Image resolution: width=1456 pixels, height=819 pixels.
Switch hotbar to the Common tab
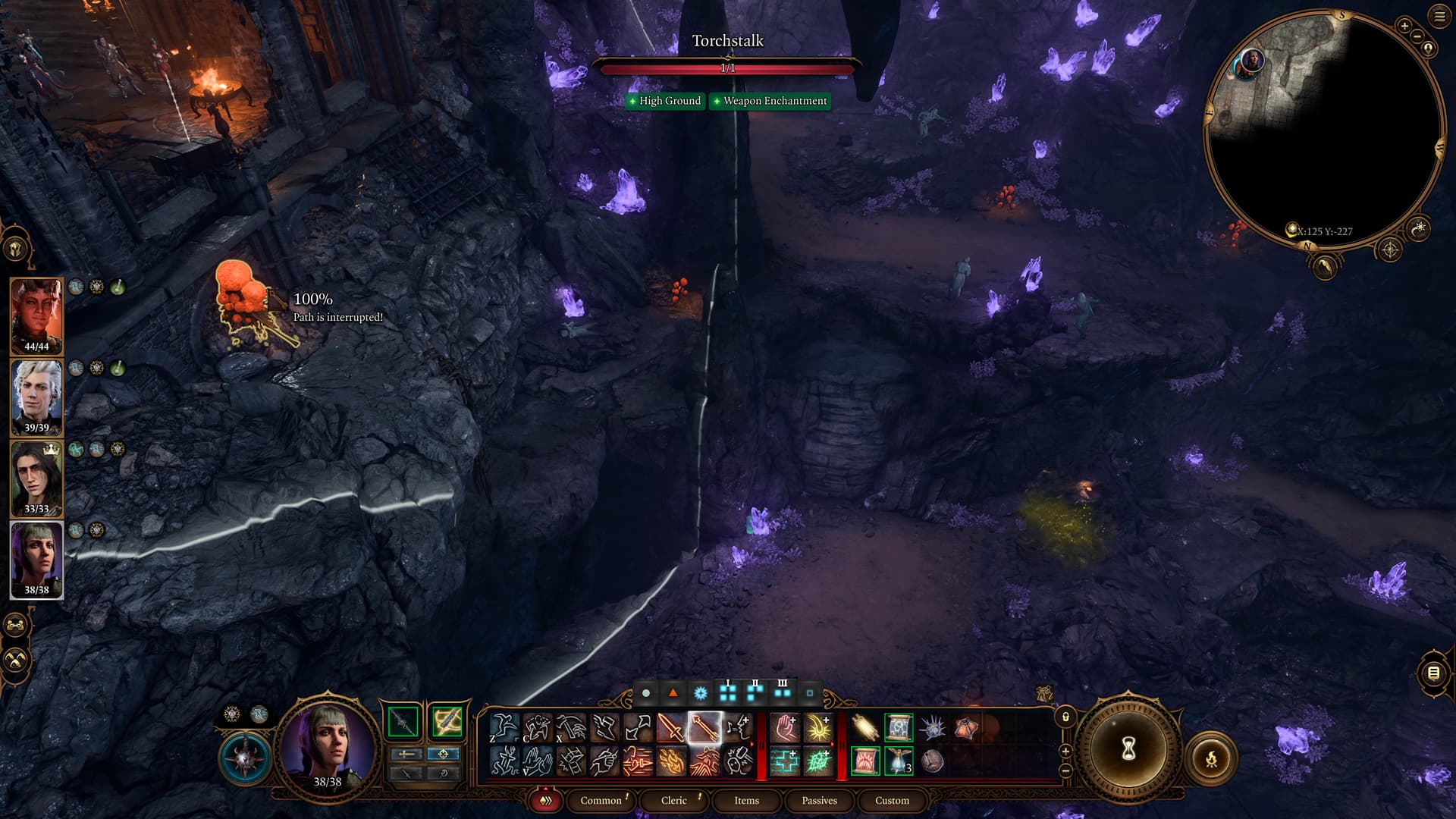click(x=601, y=800)
